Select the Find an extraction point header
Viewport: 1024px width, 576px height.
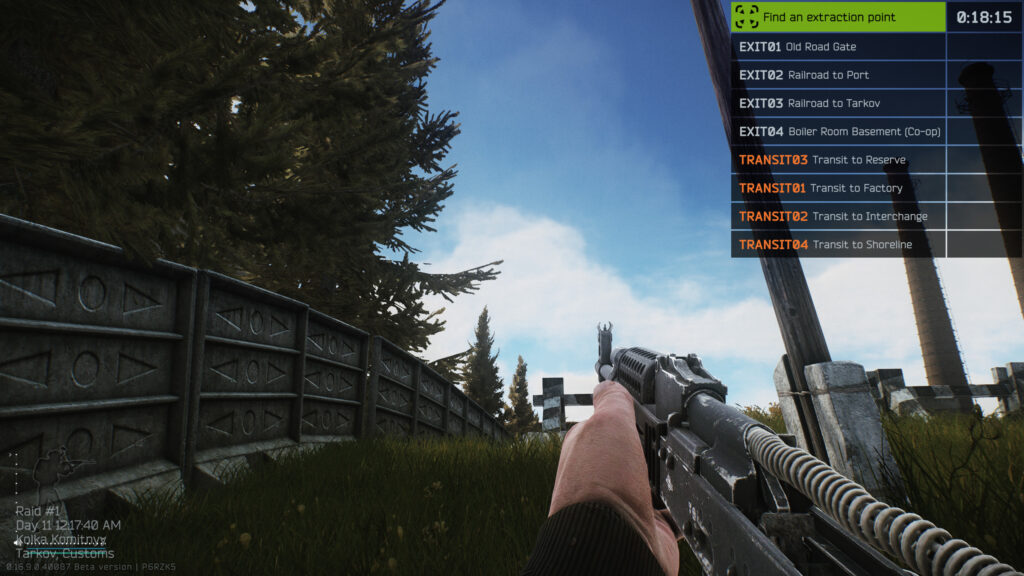pyautogui.click(x=838, y=17)
